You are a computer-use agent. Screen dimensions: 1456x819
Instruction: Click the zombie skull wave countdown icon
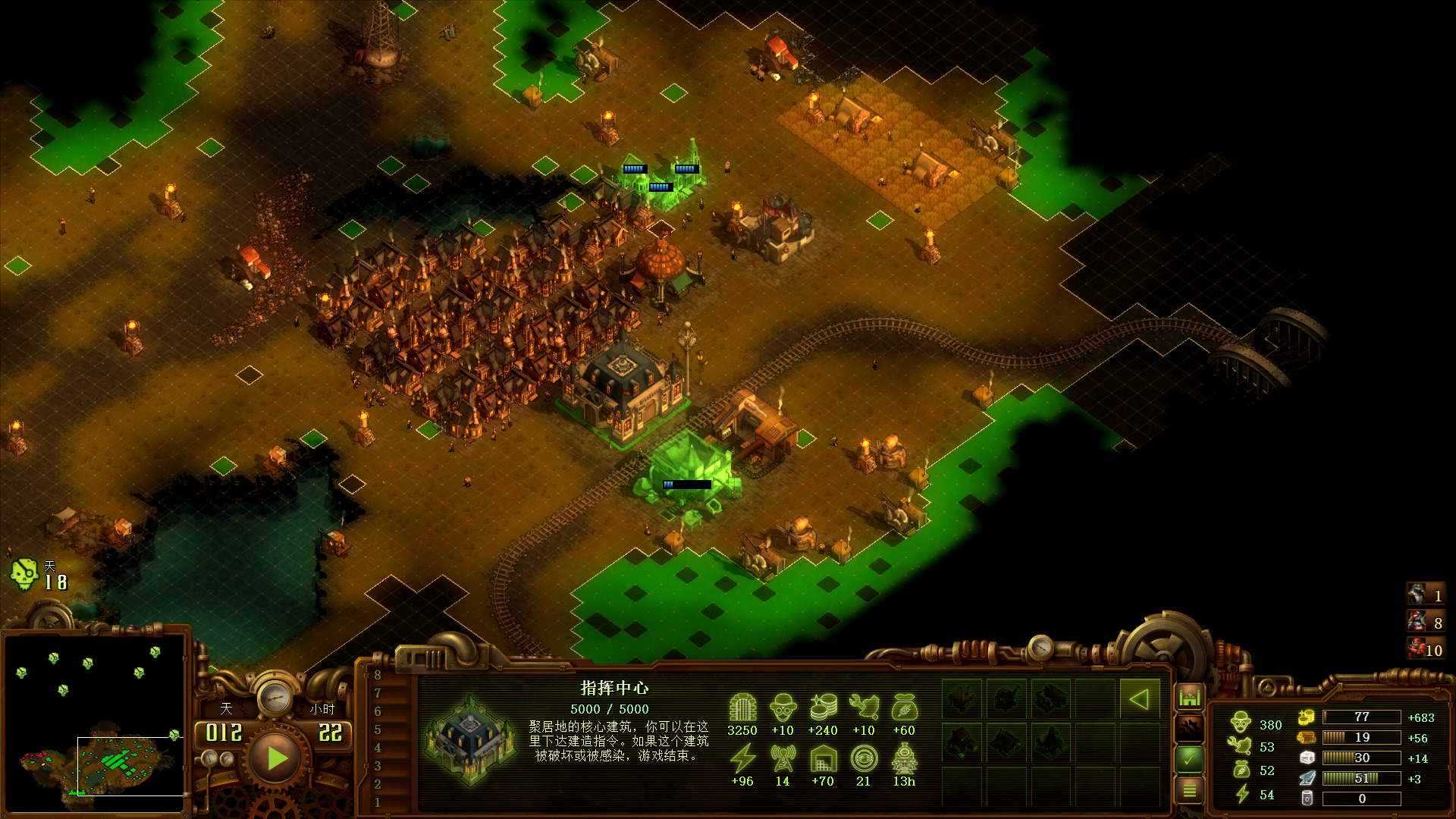click(x=24, y=575)
